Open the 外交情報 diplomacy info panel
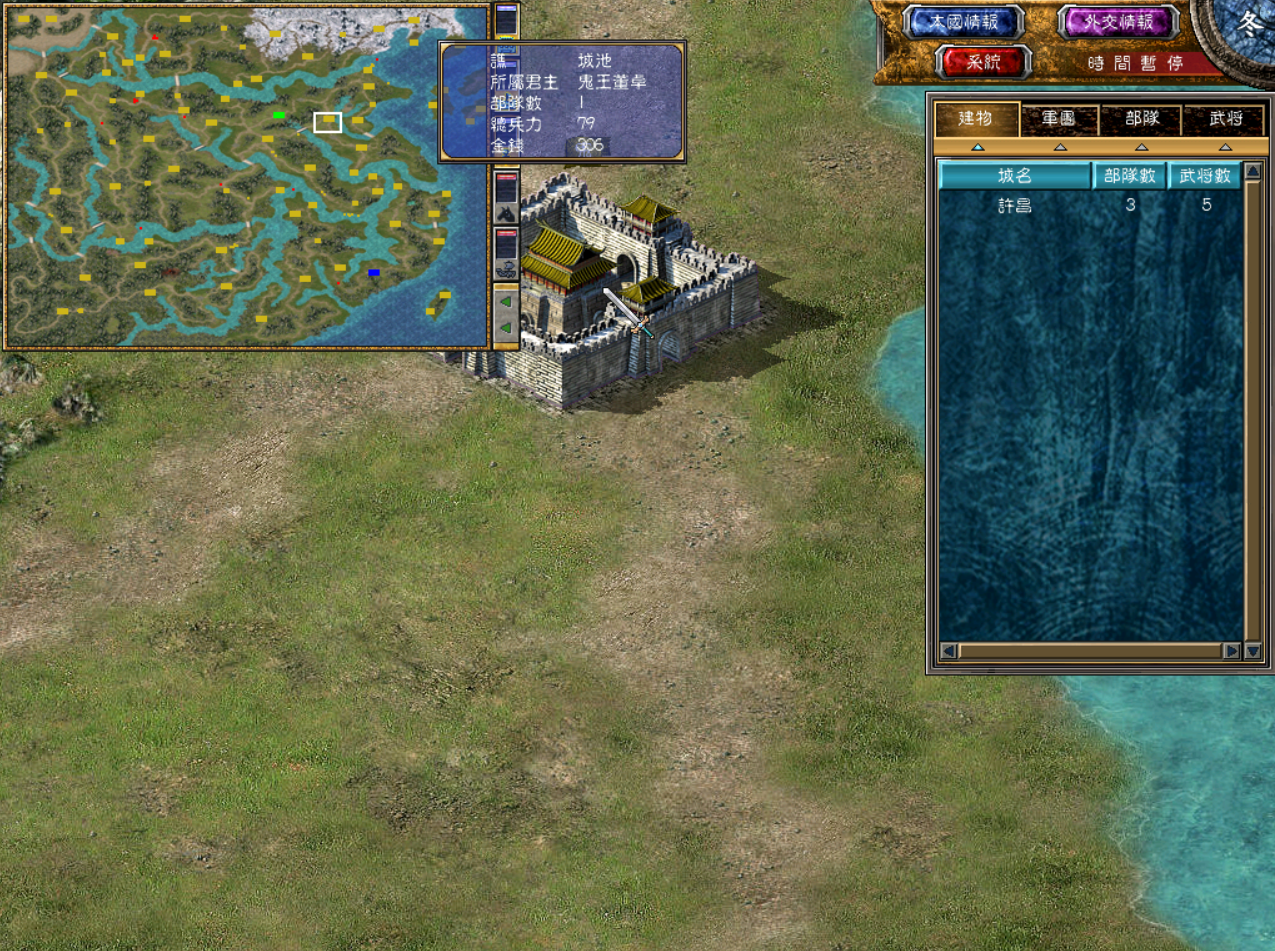This screenshot has height=951, width=1275. click(1118, 23)
